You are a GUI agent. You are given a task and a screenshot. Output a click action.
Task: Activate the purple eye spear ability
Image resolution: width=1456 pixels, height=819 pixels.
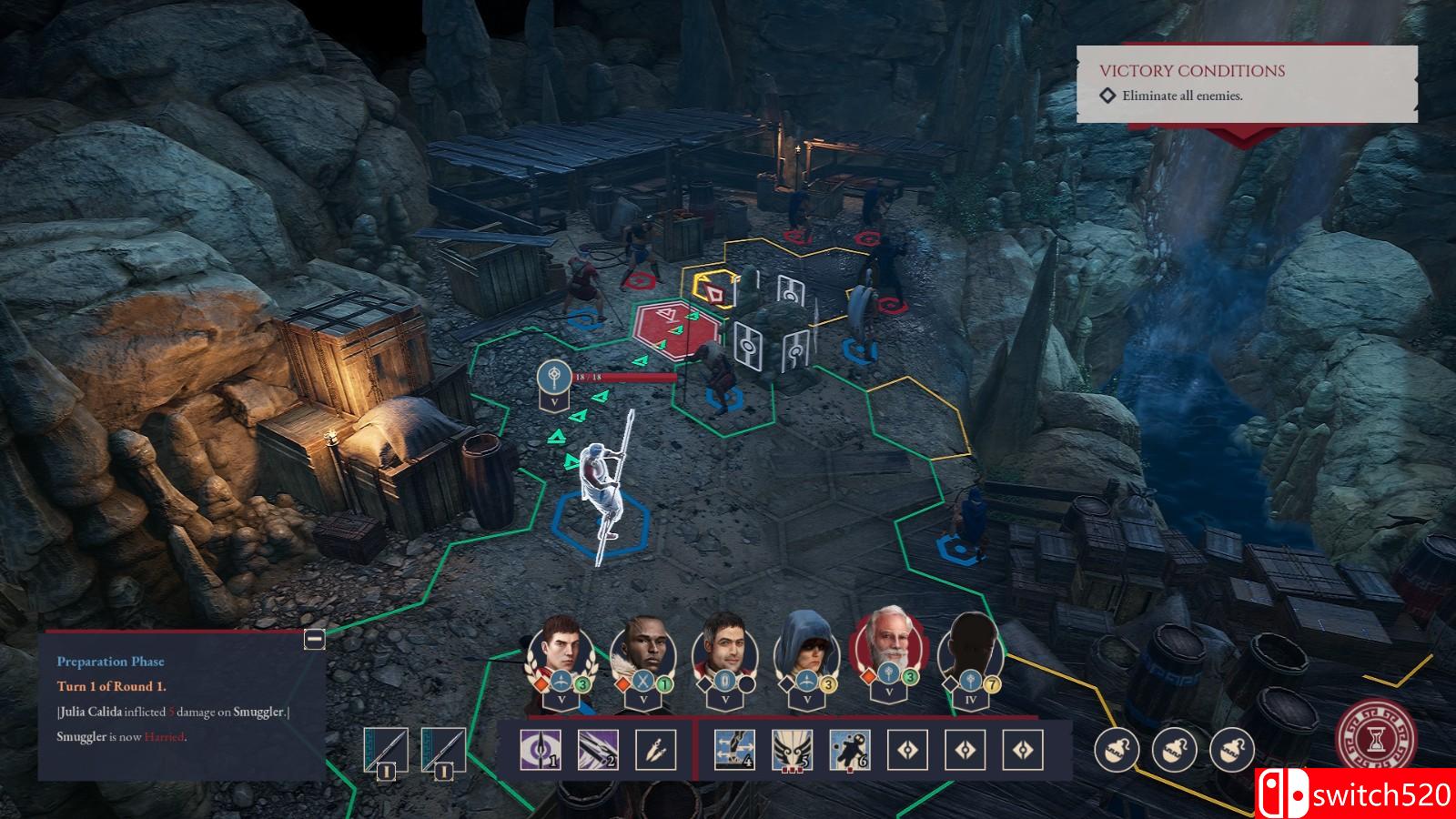(540, 750)
